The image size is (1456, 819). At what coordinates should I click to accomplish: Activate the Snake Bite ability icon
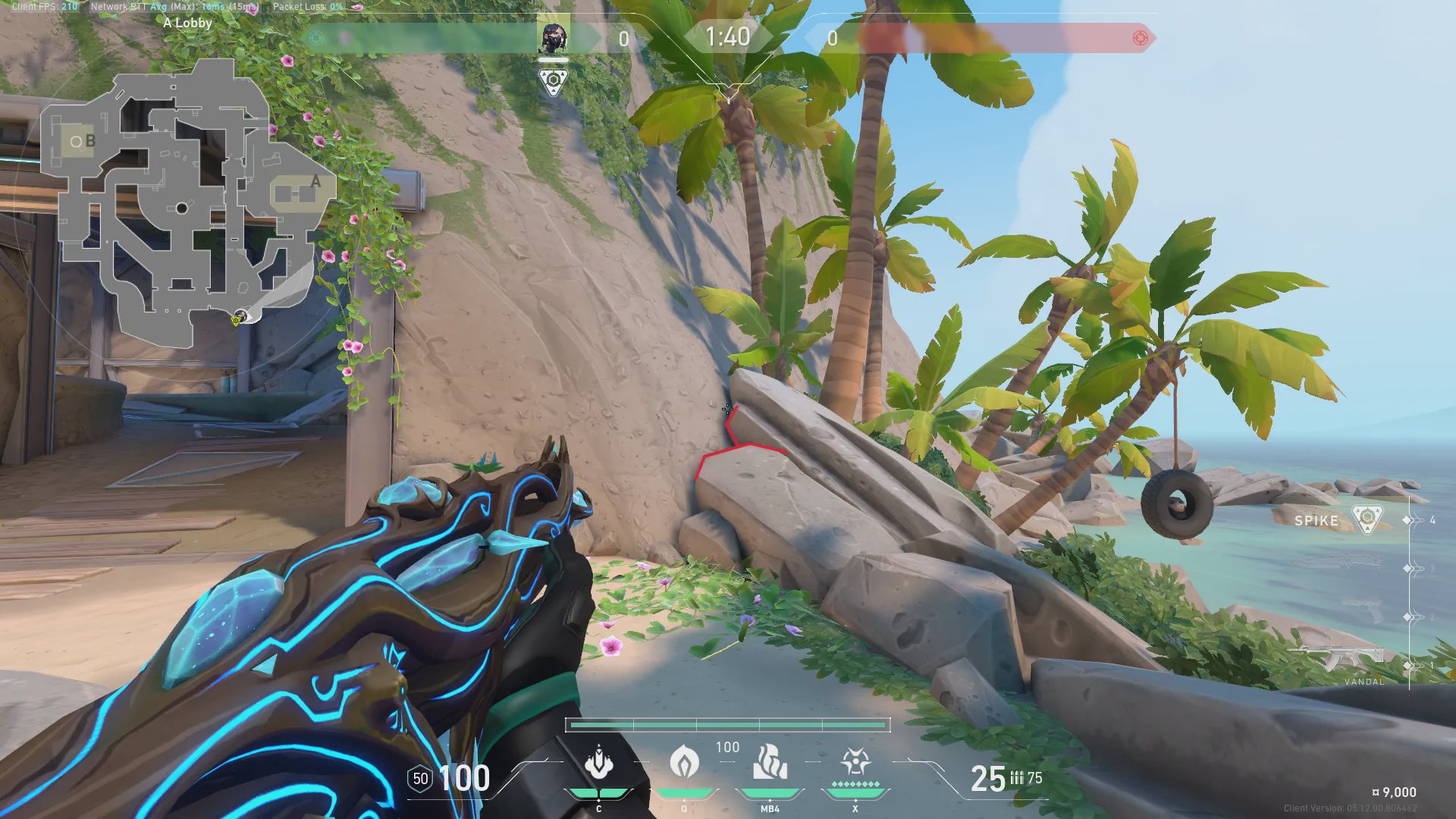[599, 763]
